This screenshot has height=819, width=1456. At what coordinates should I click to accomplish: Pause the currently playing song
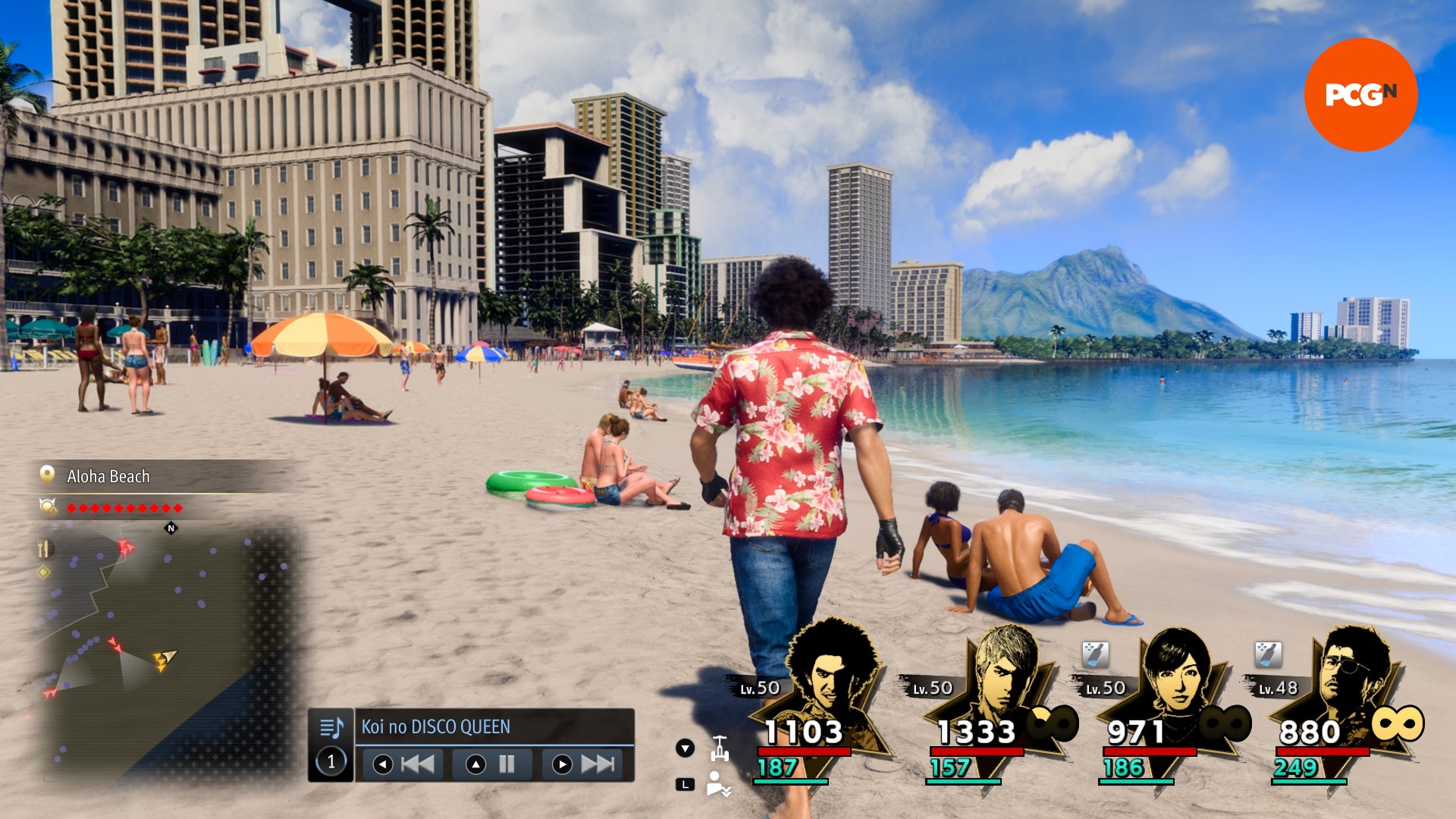point(494,764)
